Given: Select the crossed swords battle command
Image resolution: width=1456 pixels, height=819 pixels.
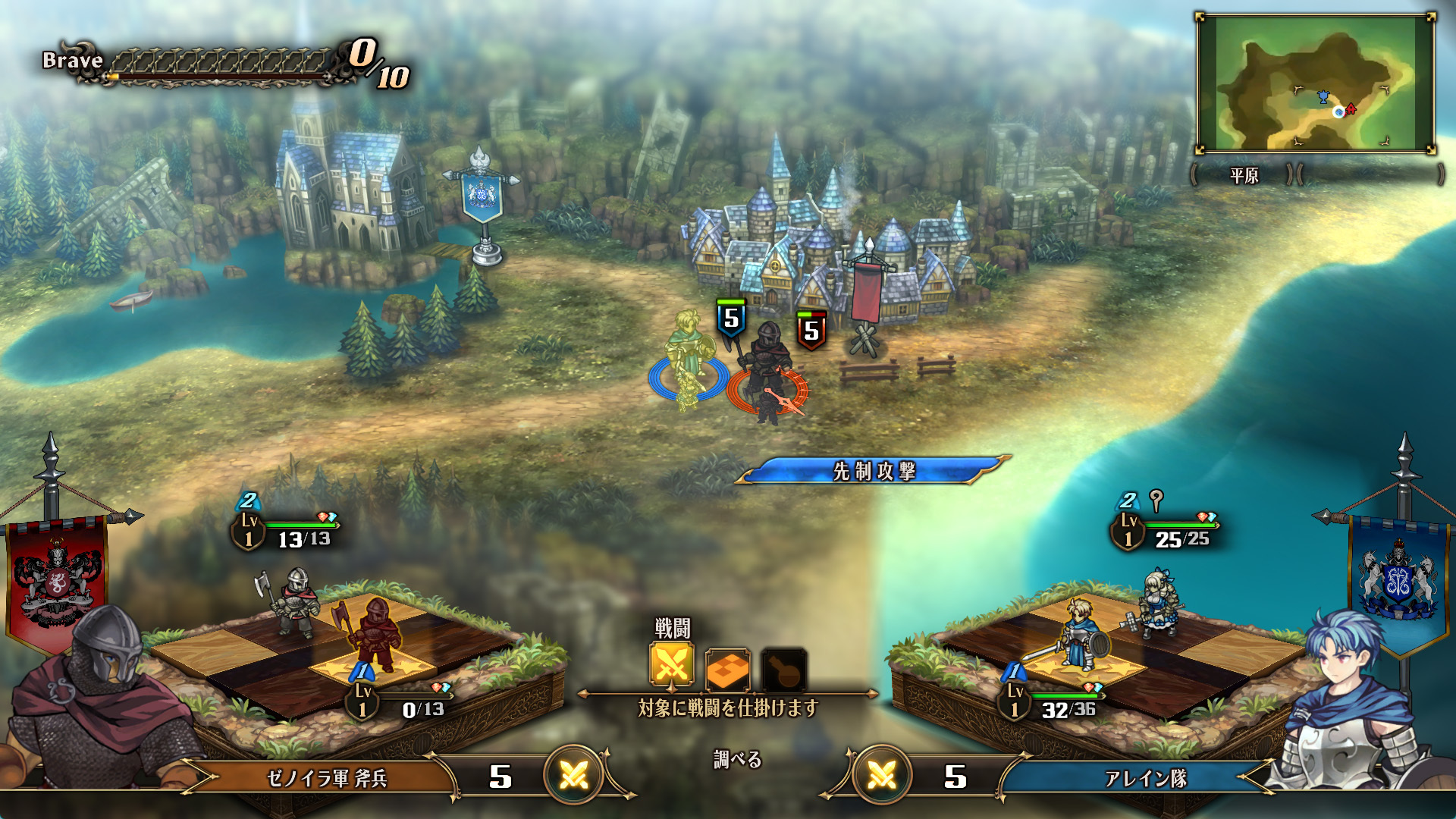Looking at the screenshot, I should 672,666.
